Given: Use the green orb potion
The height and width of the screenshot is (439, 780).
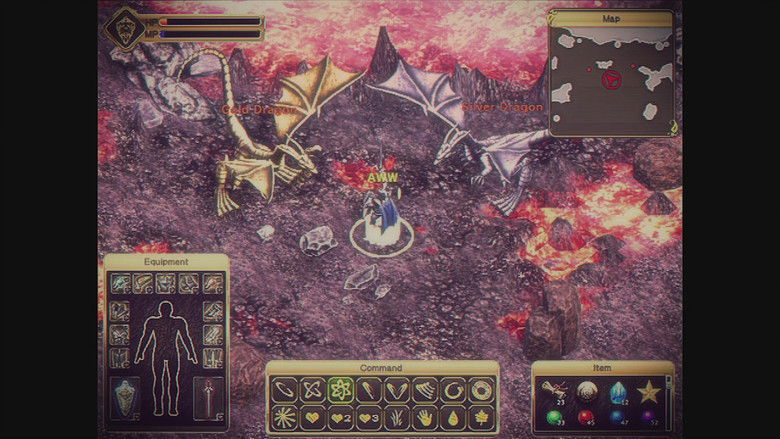Looking at the screenshot, I should pyautogui.click(x=553, y=418).
